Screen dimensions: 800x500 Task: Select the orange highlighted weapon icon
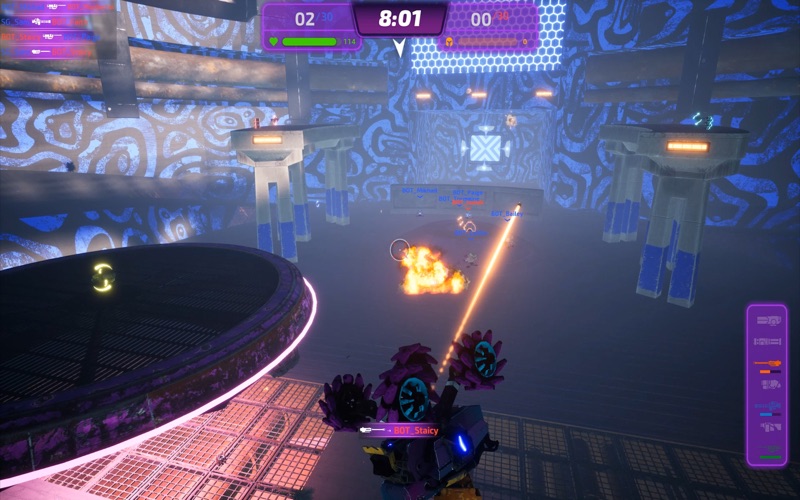click(x=767, y=363)
